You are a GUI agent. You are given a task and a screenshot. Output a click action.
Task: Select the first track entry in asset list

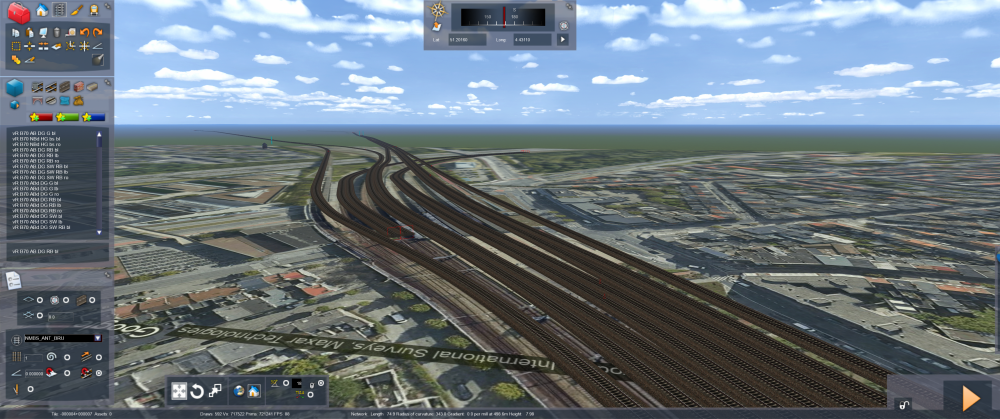[52, 132]
